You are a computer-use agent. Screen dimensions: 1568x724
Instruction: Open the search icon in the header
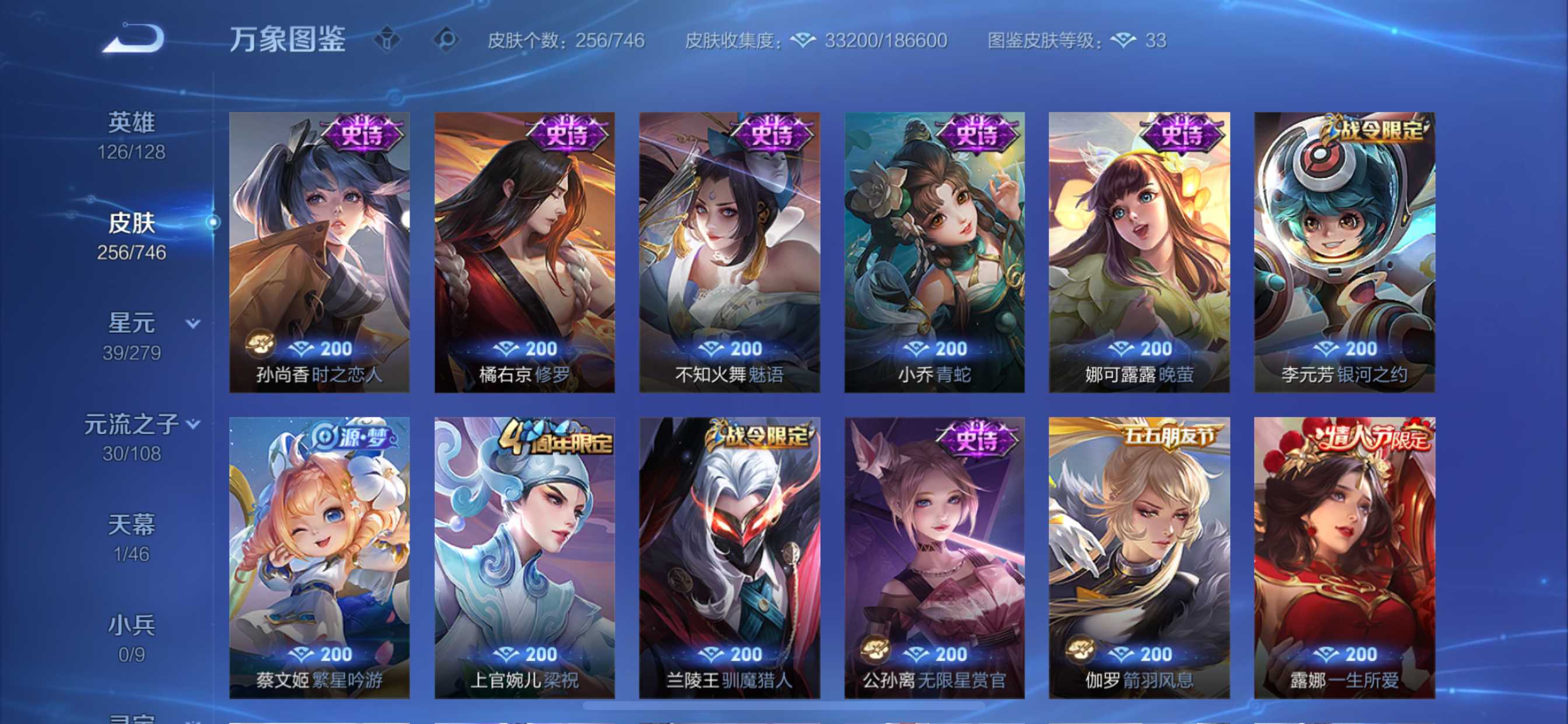coord(448,38)
